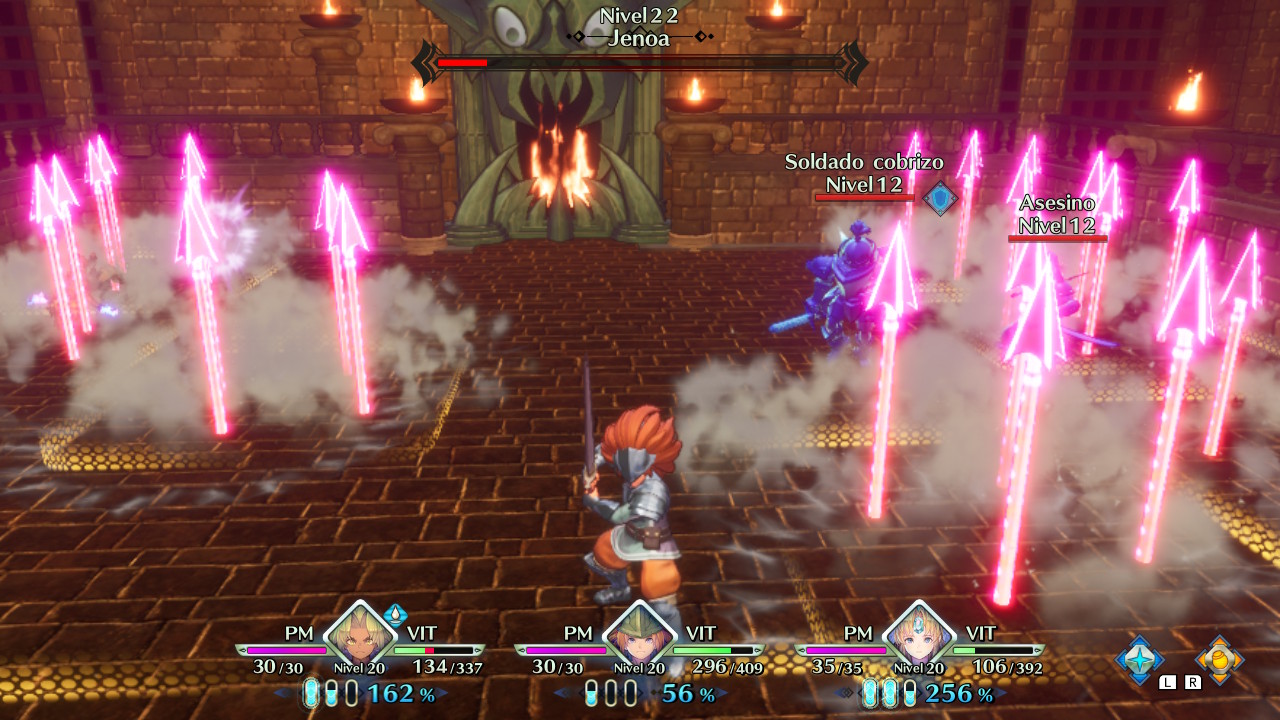Open the blue star shortcut ring

pos(1140,659)
